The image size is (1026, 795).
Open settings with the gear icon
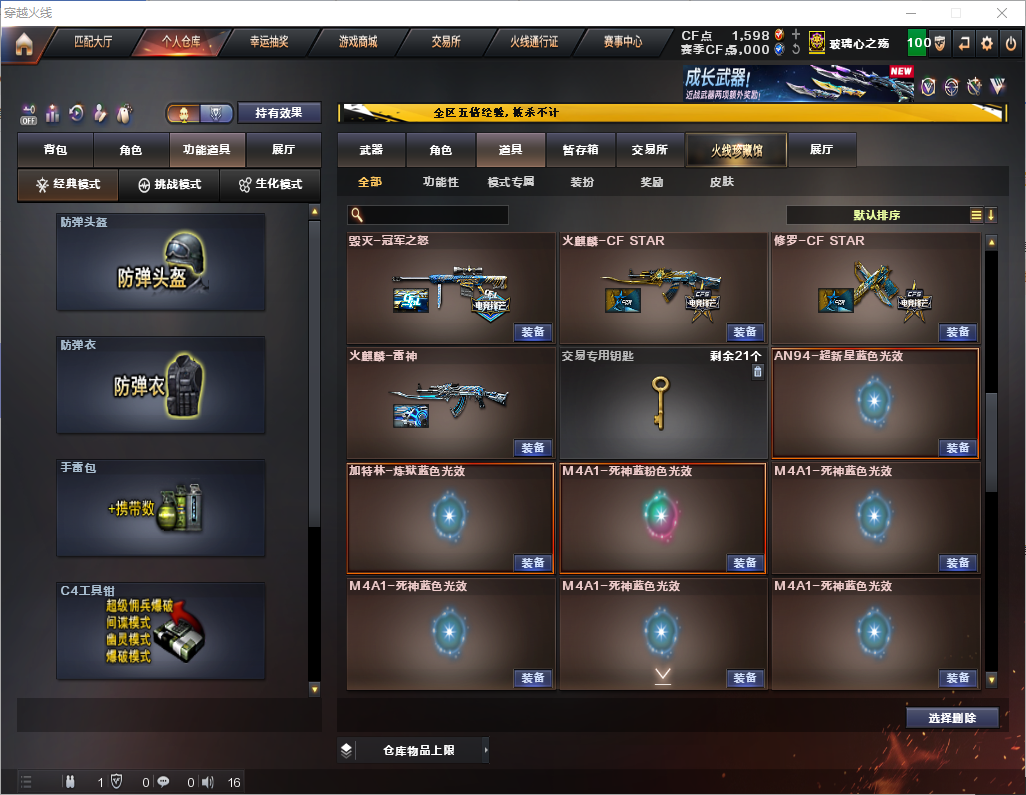pos(987,43)
